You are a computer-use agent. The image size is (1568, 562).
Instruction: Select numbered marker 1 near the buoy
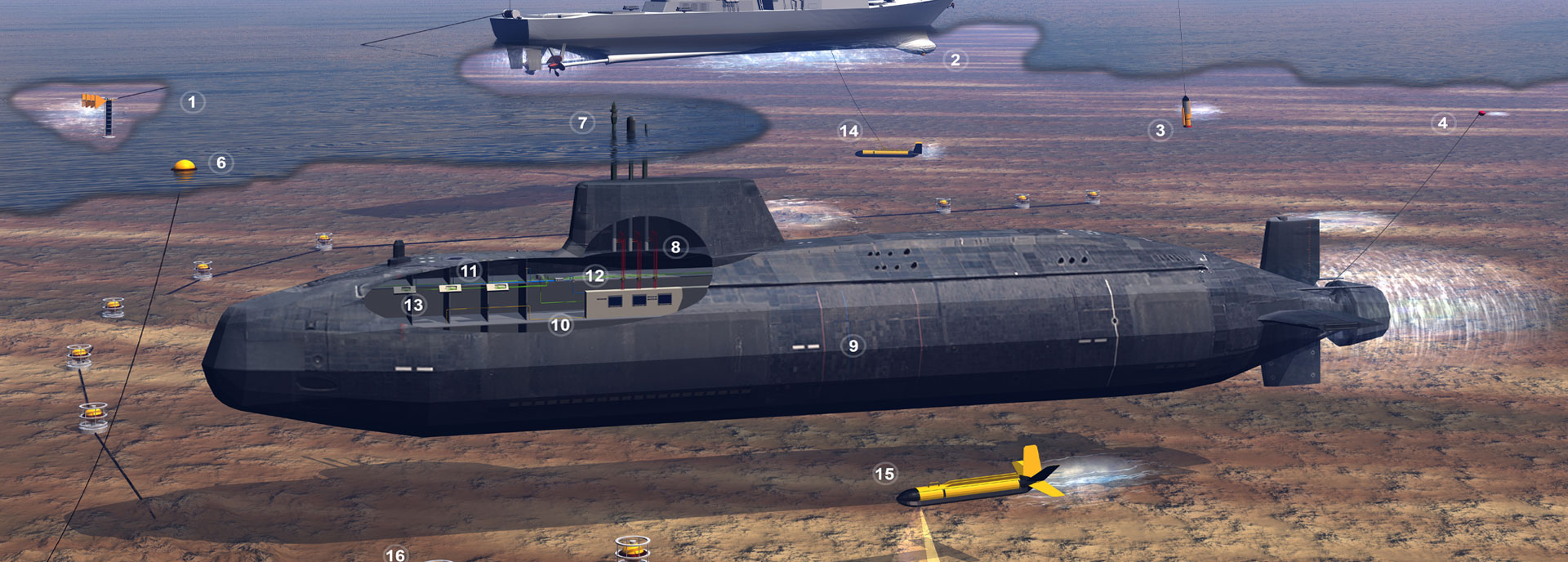(x=192, y=102)
